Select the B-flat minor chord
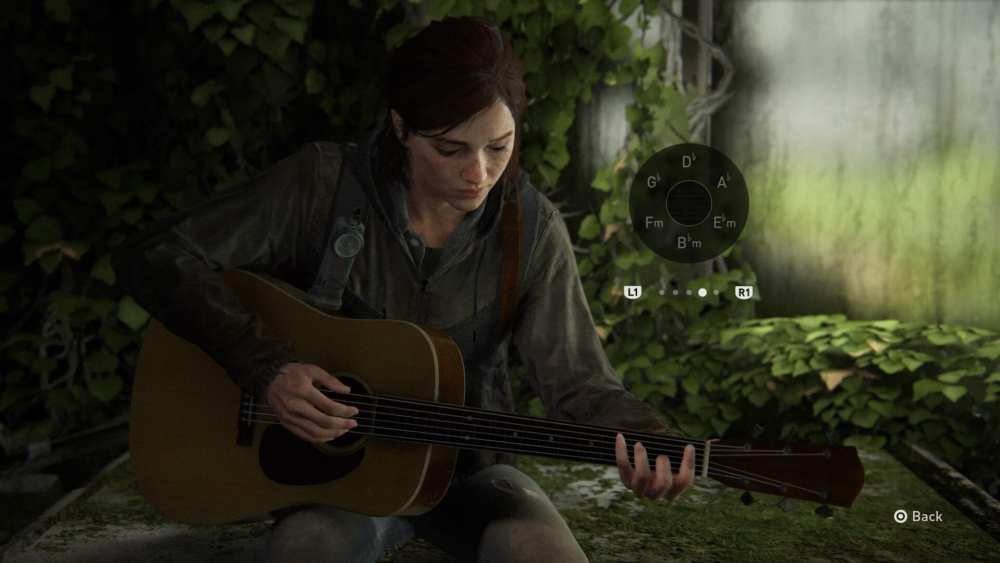This screenshot has width=1000, height=563. pyautogui.click(x=689, y=242)
